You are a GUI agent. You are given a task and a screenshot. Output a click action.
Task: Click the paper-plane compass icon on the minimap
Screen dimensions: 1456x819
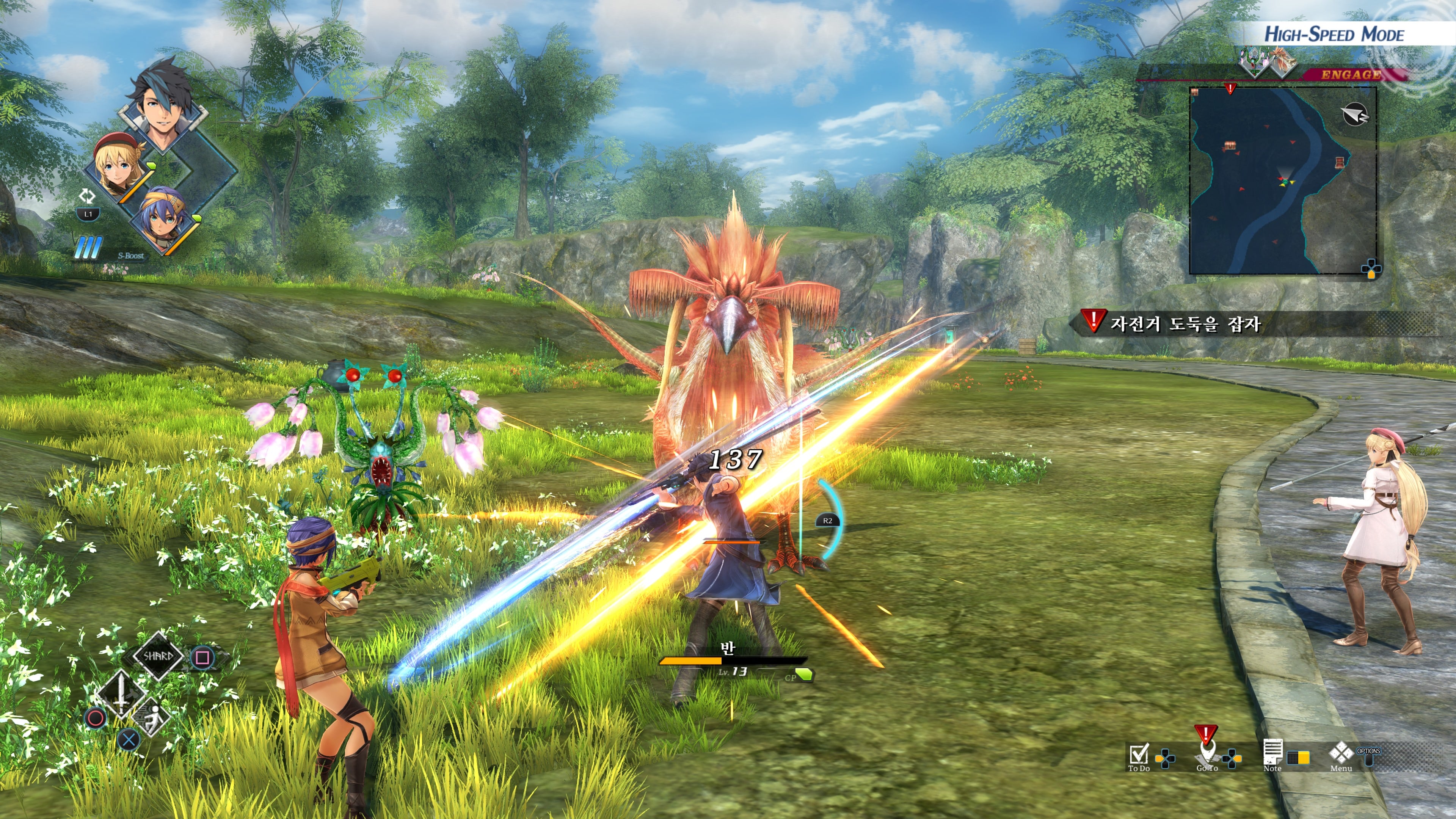click(x=1354, y=115)
